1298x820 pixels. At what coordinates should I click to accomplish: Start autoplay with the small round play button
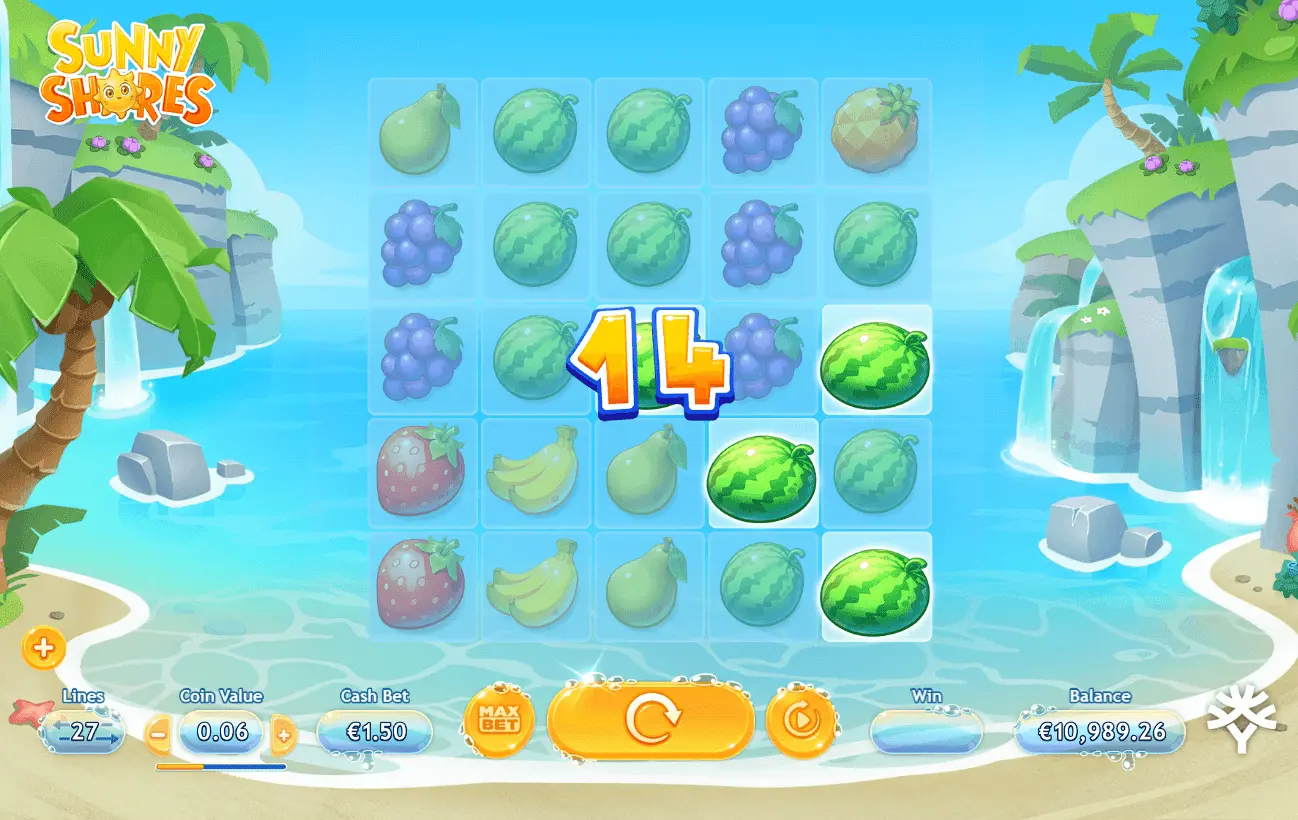tap(801, 720)
